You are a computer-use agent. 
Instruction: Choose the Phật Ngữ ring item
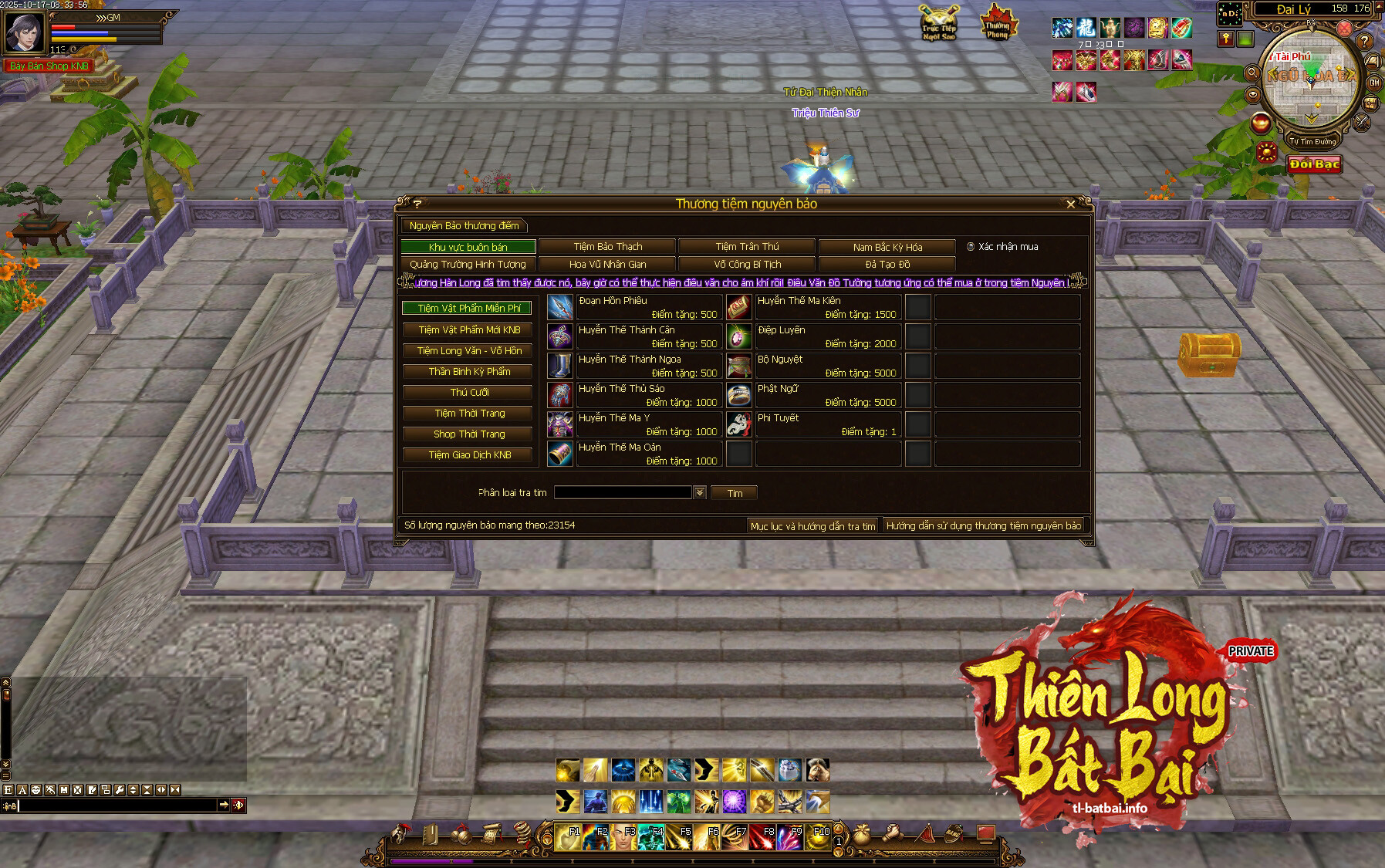tap(739, 395)
